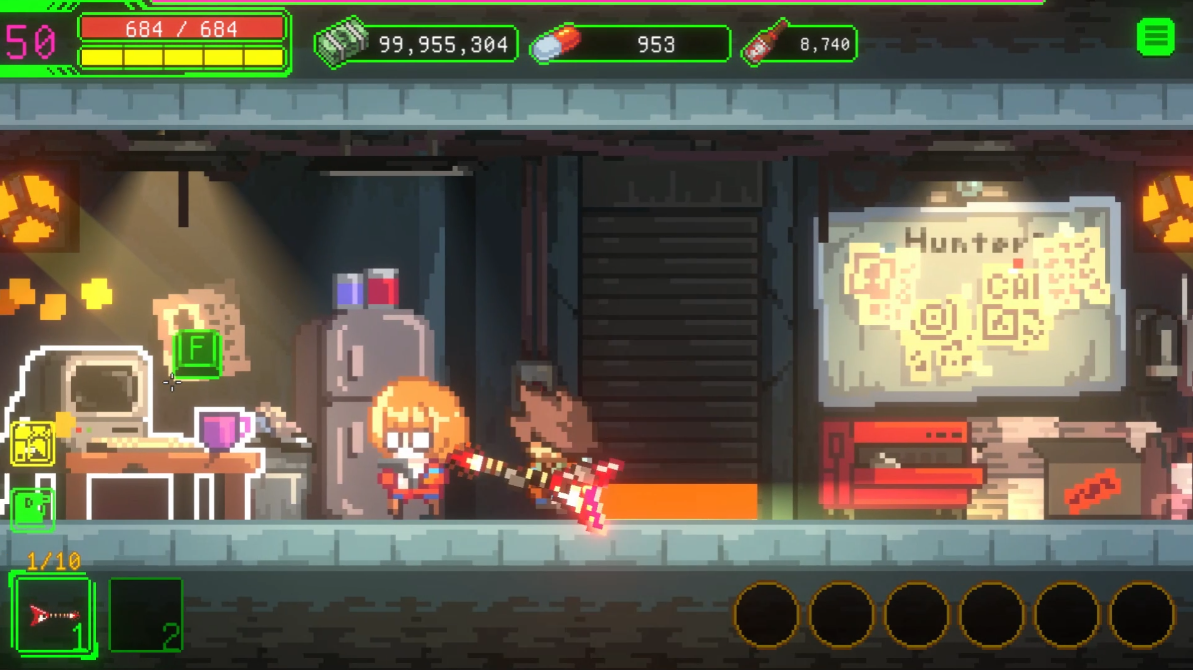
Task: Open the green hamburger menu
Action: (x=1156, y=38)
